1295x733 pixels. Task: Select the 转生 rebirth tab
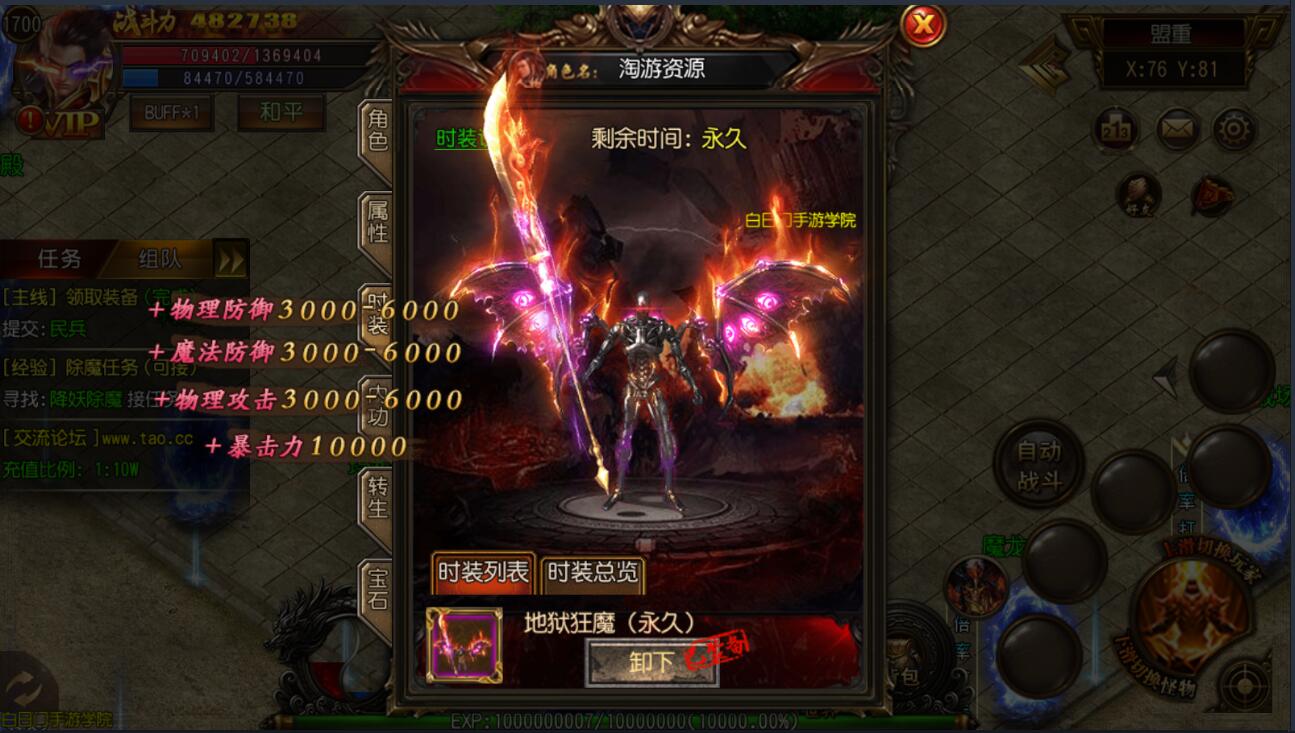pyautogui.click(x=377, y=497)
